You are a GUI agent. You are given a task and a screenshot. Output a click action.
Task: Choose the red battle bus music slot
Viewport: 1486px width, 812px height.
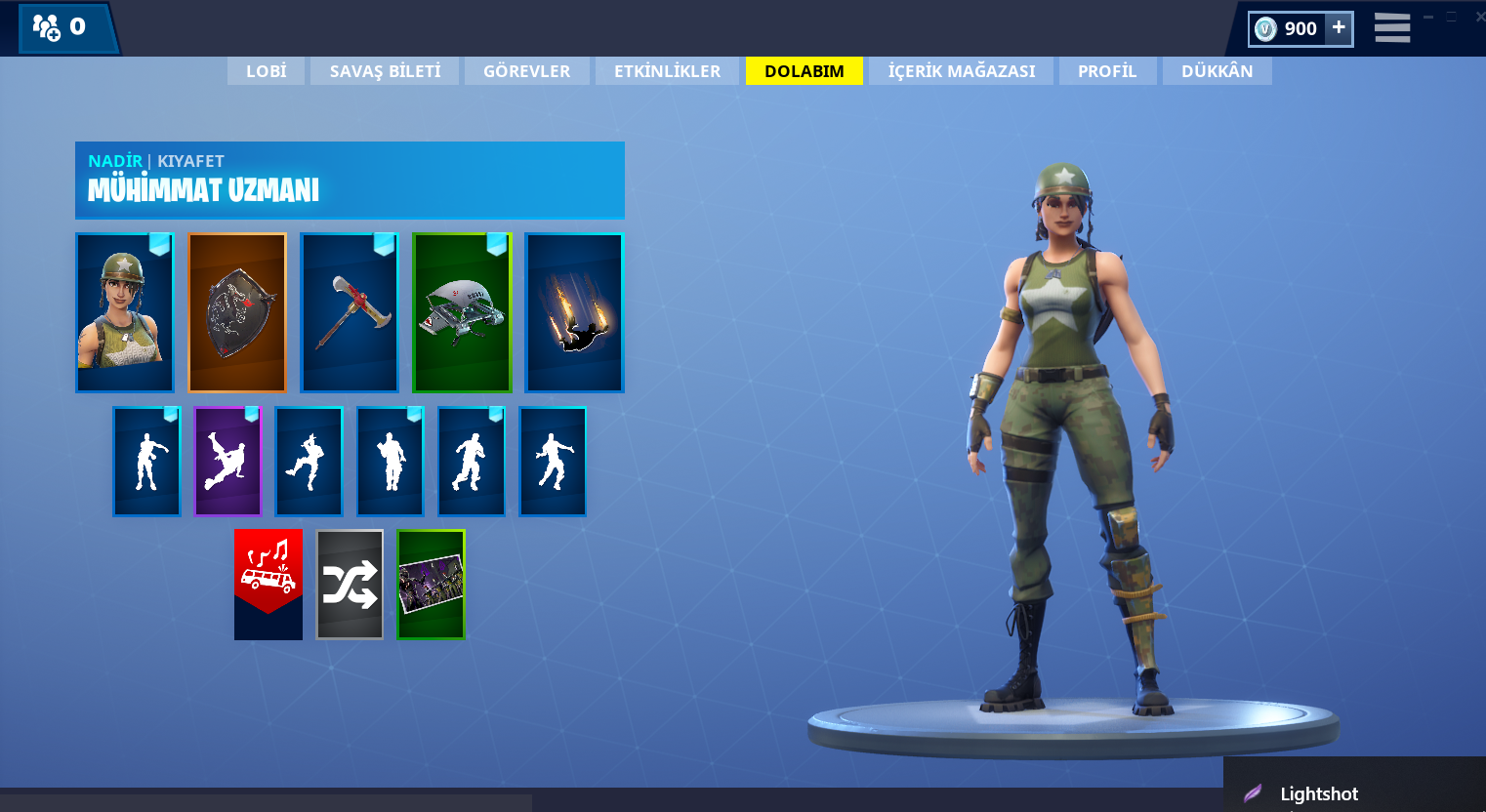pos(268,584)
